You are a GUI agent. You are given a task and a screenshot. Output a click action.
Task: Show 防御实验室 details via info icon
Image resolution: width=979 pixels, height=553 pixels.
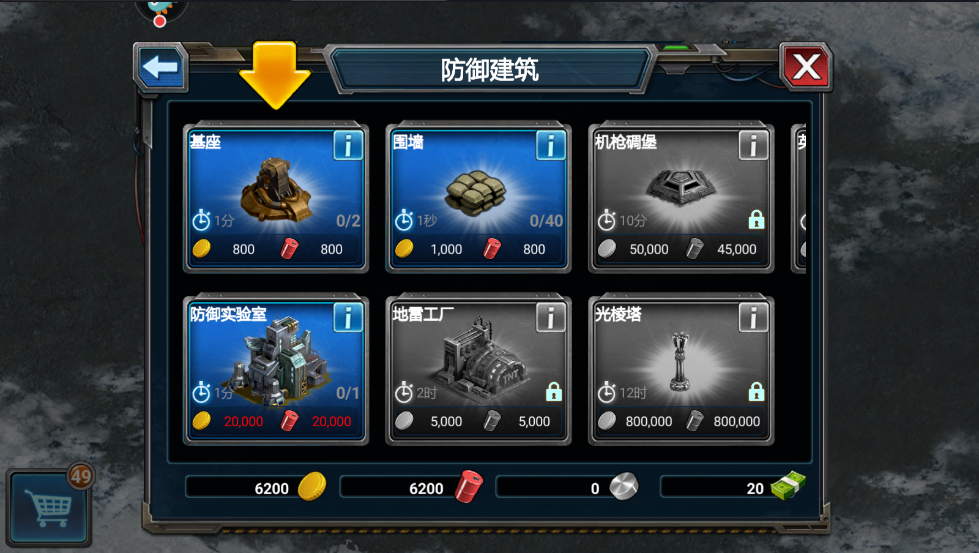tap(348, 318)
